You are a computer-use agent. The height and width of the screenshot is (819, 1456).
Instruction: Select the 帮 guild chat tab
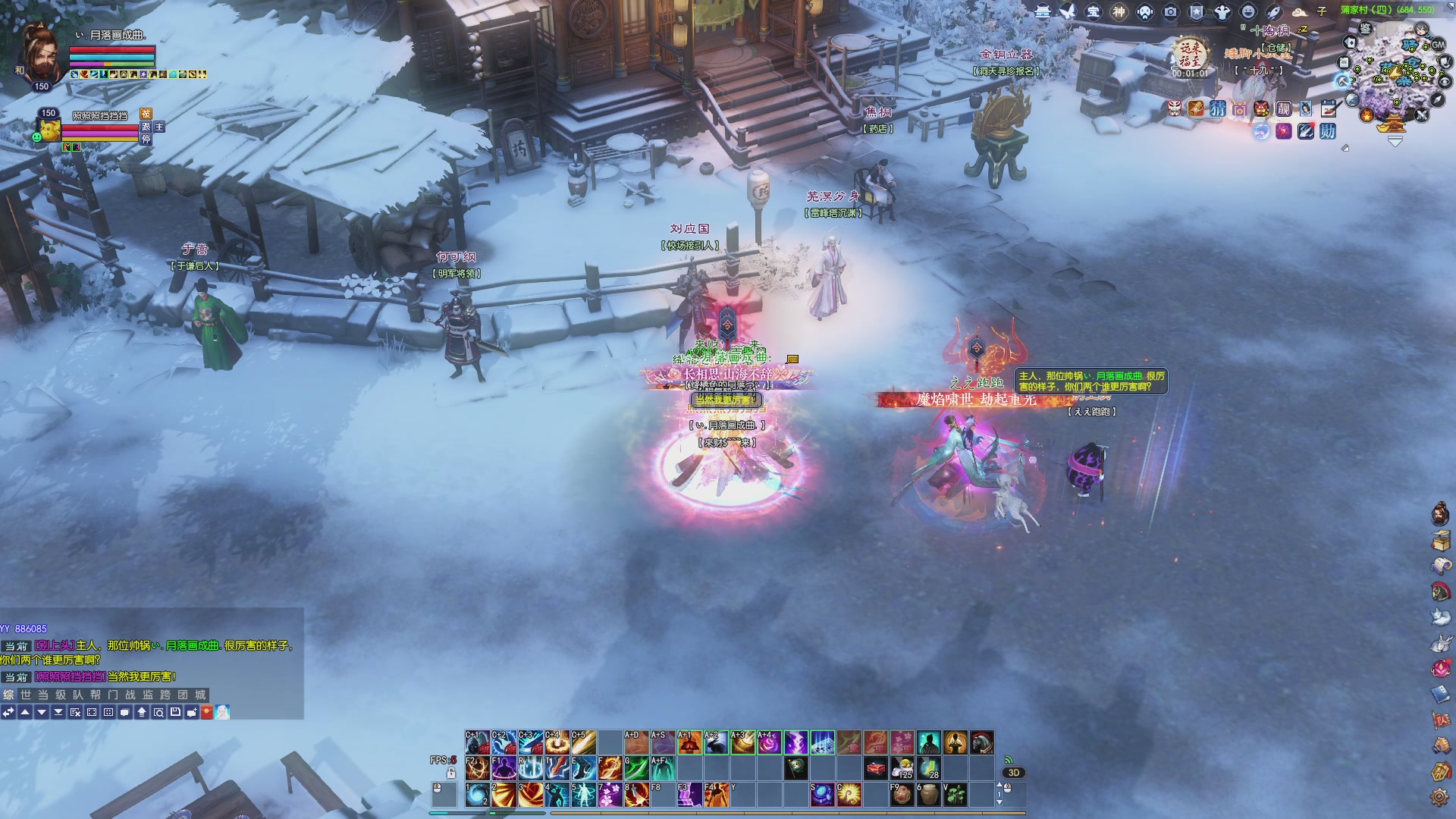(x=95, y=695)
